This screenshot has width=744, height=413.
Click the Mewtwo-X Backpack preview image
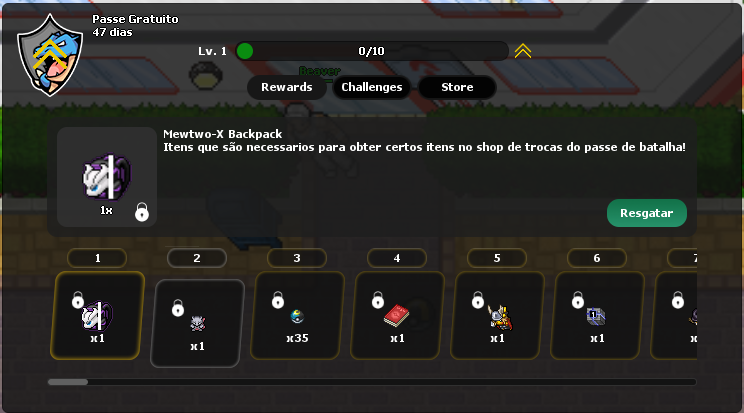coord(106,177)
